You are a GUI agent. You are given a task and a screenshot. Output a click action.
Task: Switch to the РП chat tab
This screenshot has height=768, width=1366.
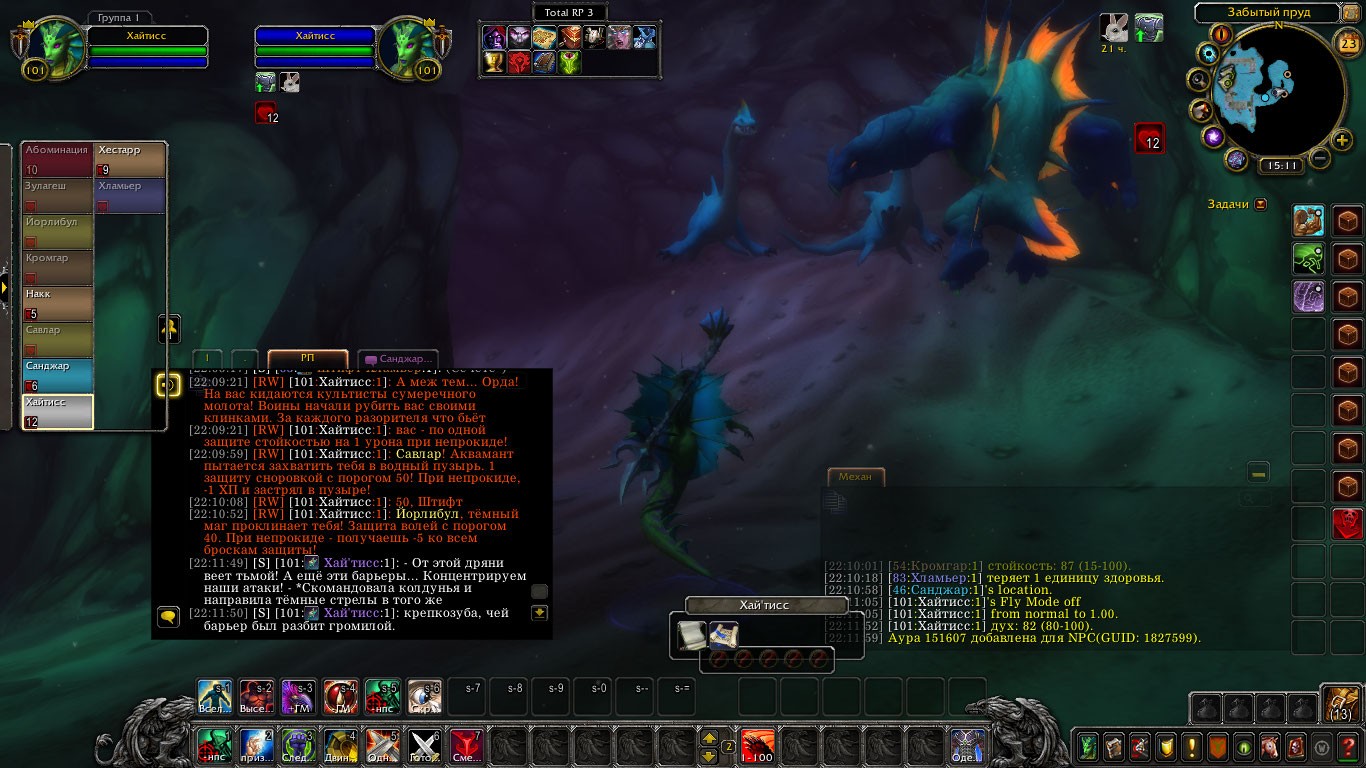tap(307, 358)
